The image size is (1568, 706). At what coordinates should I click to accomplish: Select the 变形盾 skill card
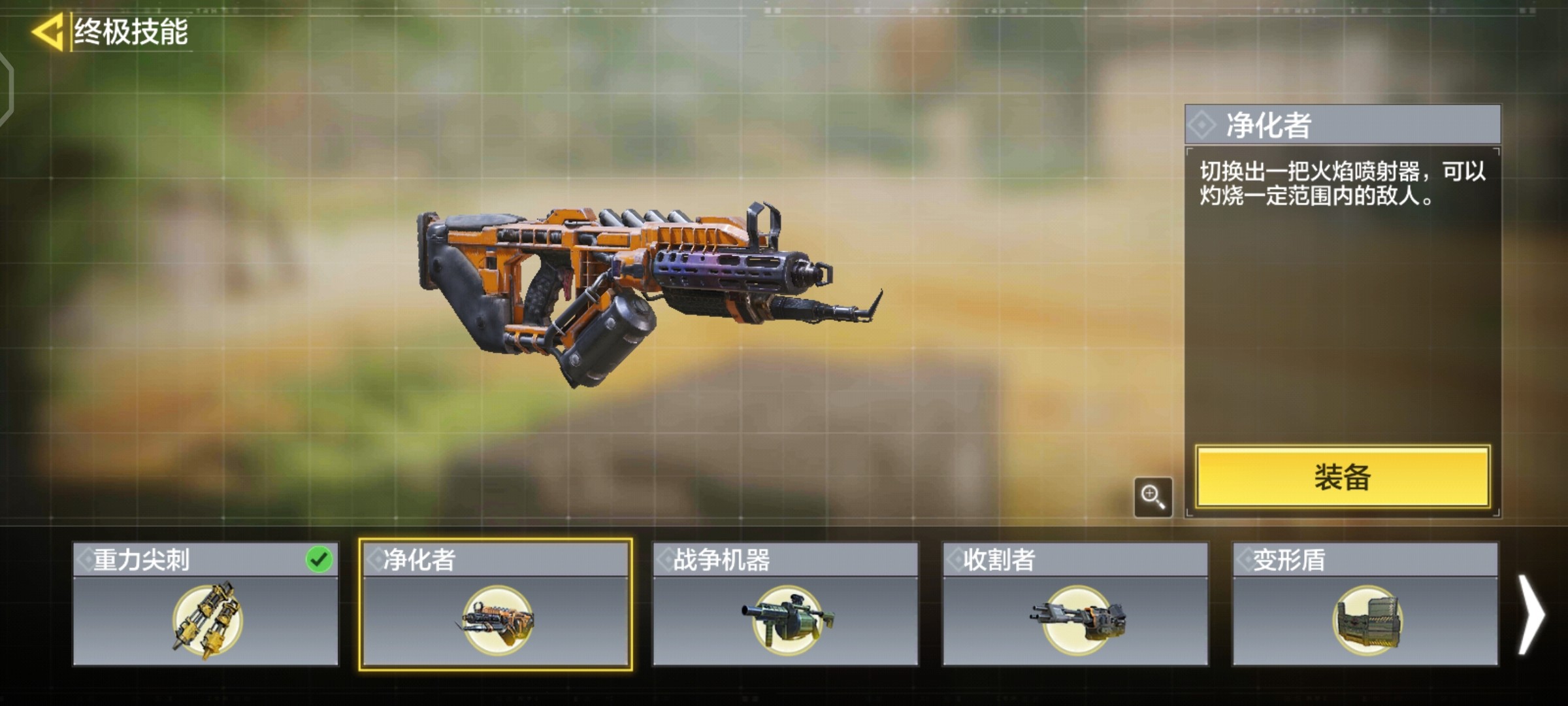click(x=1365, y=604)
